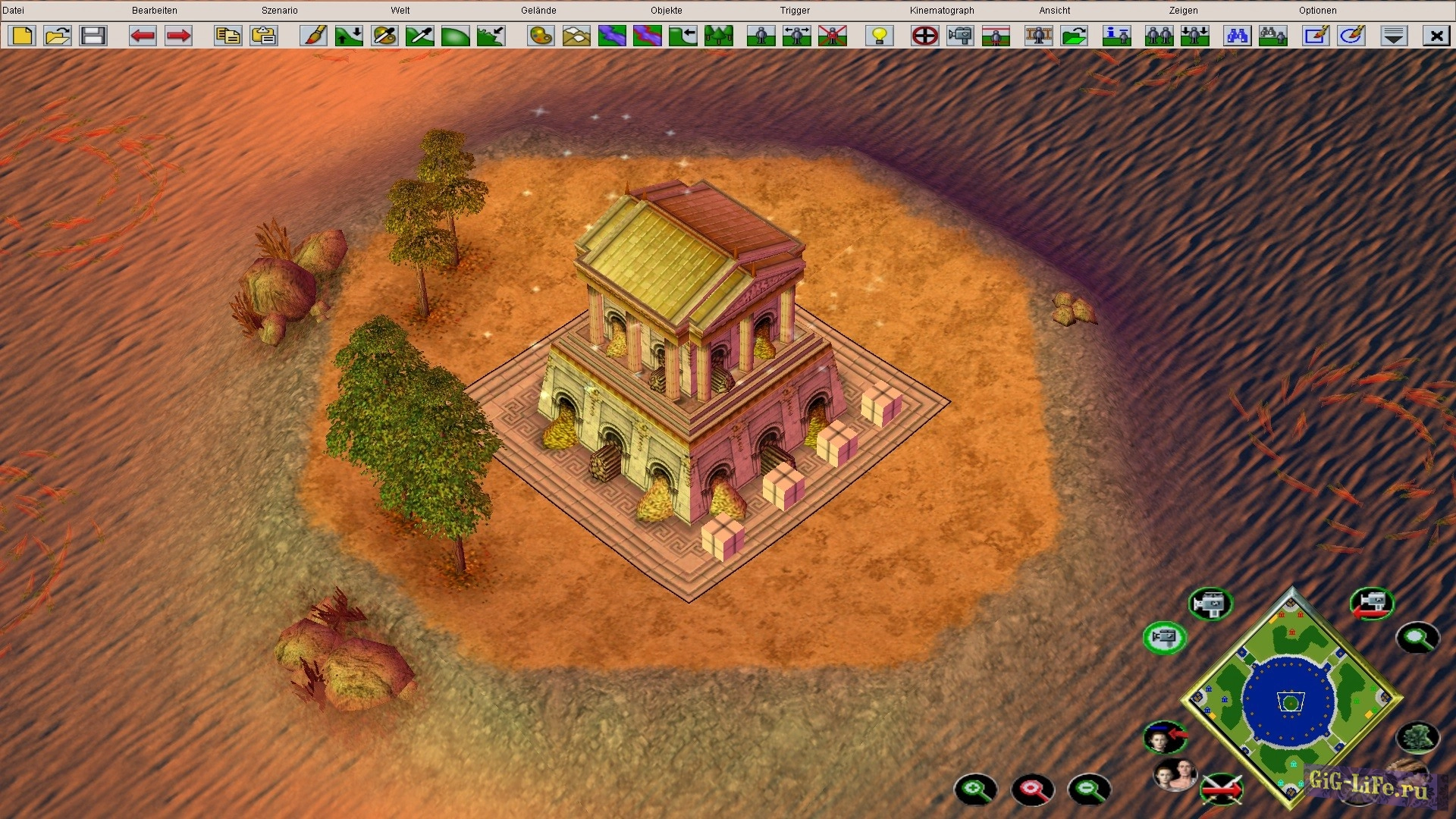Activate the blue binoculars toolbar button
The width and height of the screenshot is (1456, 819).
tap(1237, 36)
